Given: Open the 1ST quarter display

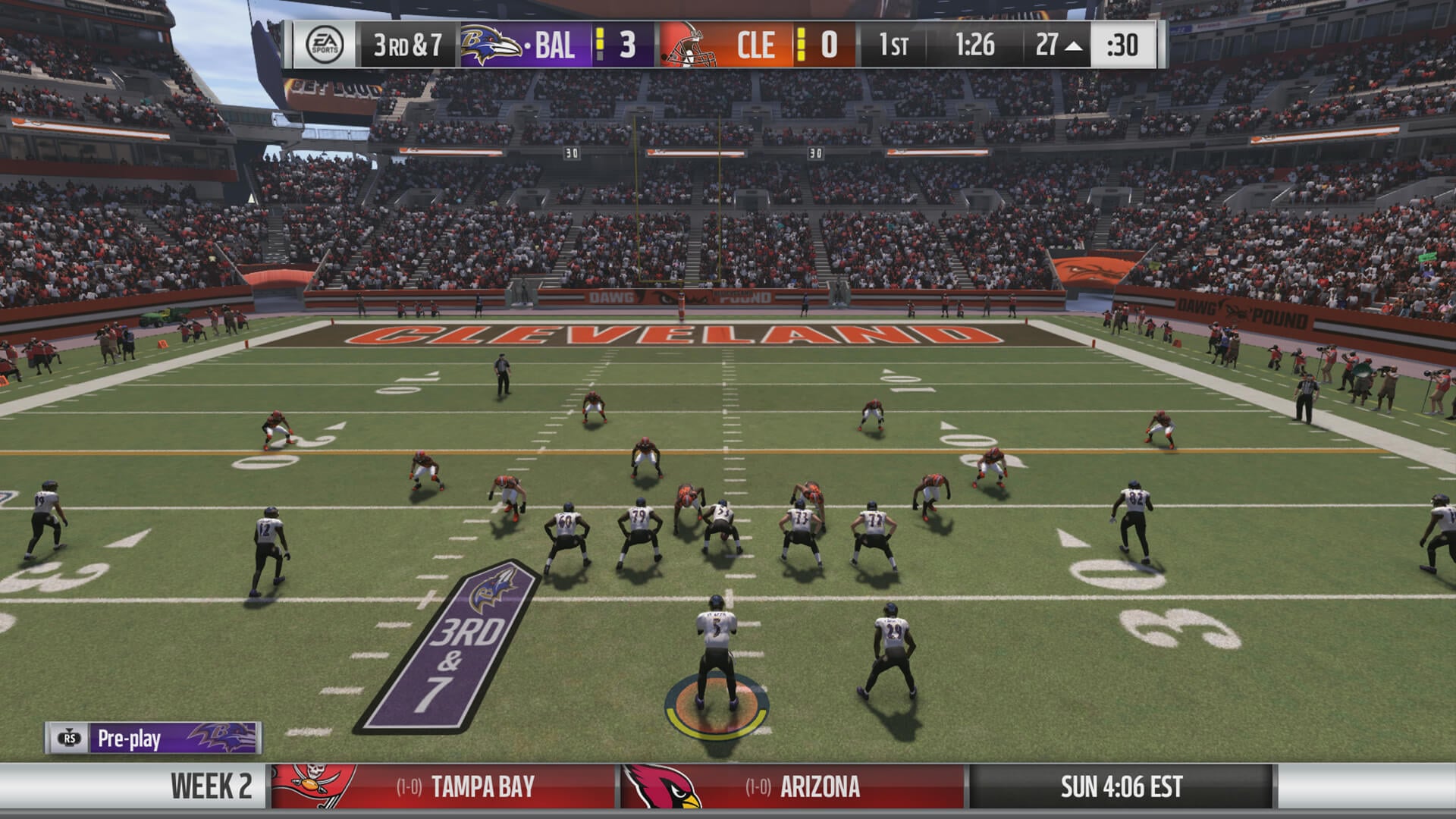Looking at the screenshot, I should 893,45.
